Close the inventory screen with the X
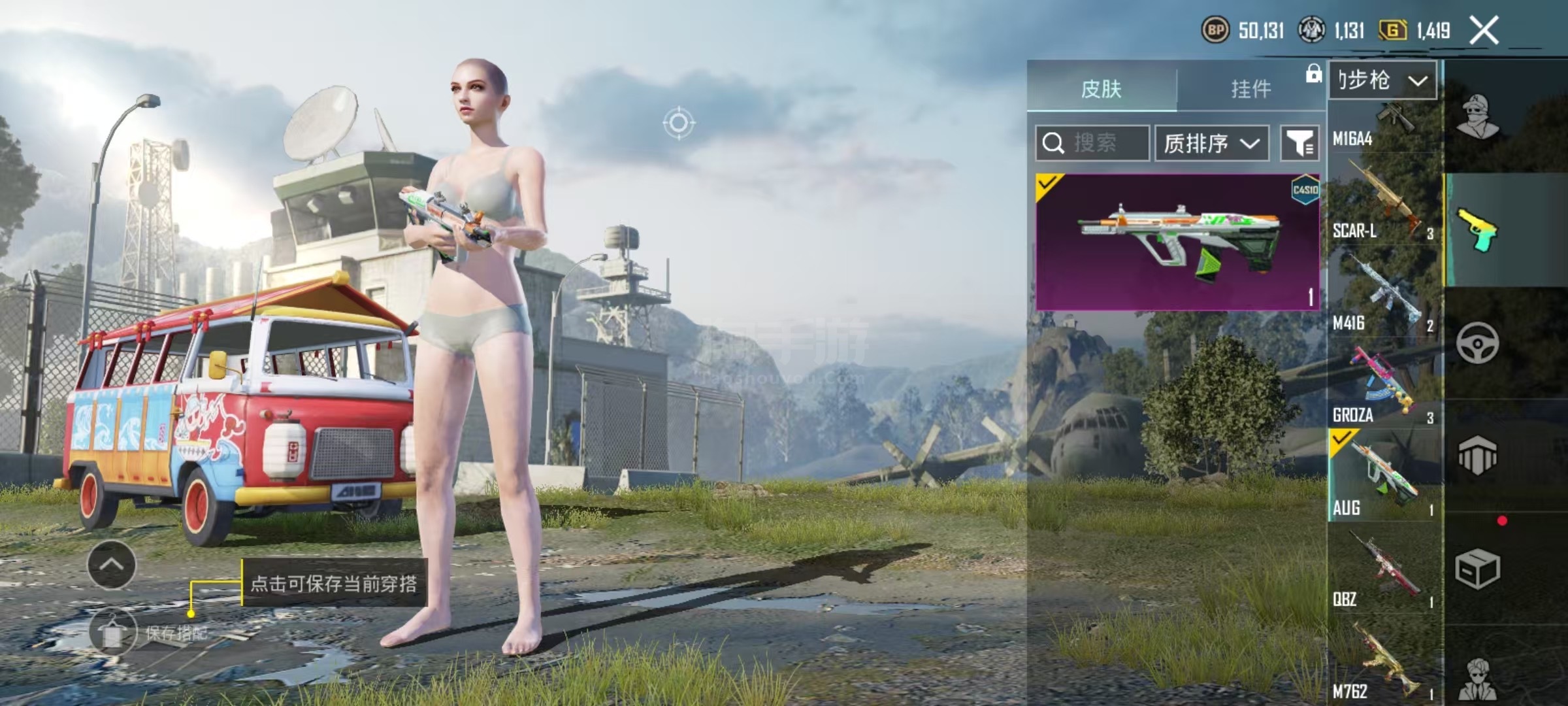Screen dimensions: 1568x706 pyautogui.click(x=1484, y=31)
